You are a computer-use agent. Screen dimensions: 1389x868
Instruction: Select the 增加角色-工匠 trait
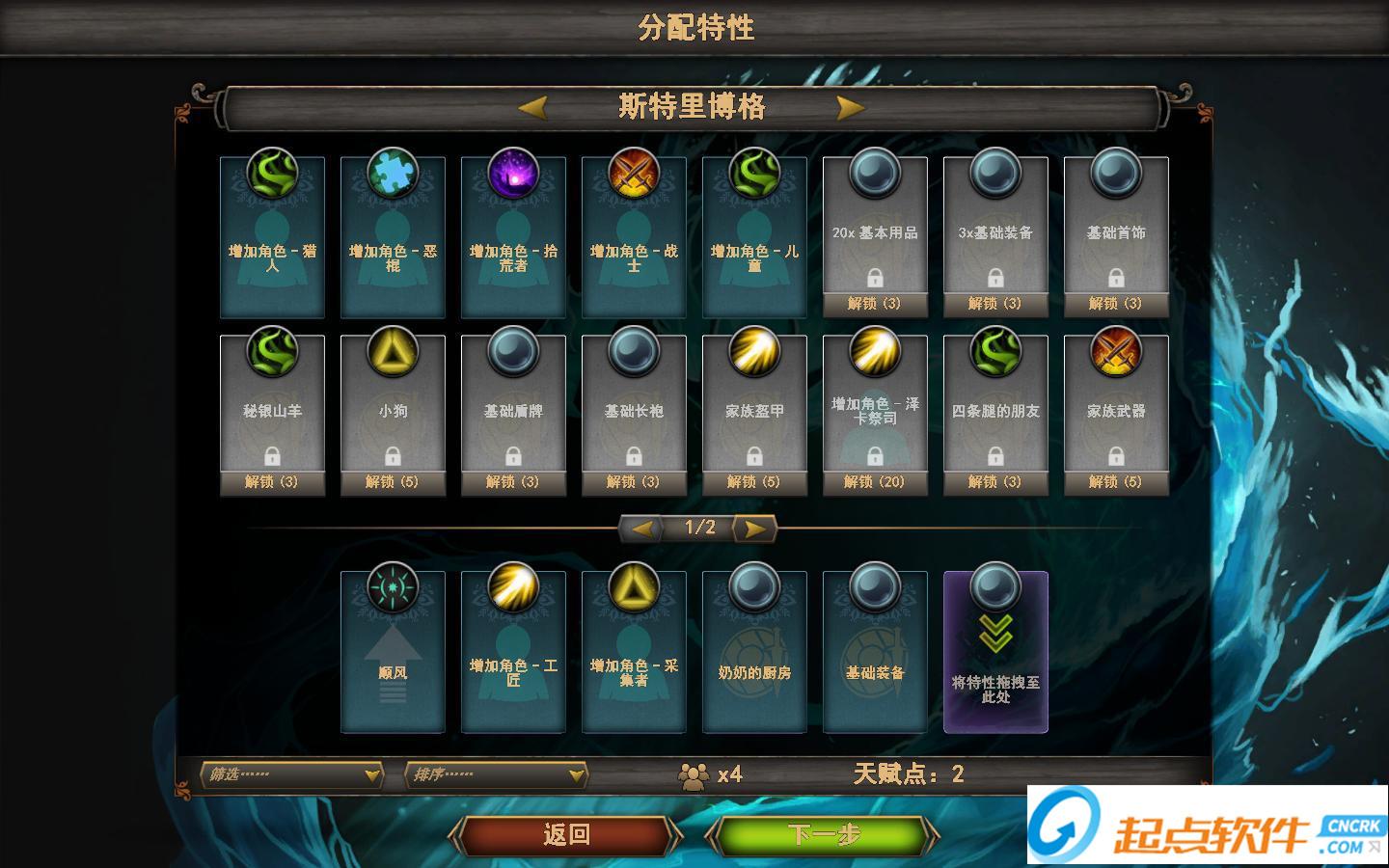click(513, 651)
